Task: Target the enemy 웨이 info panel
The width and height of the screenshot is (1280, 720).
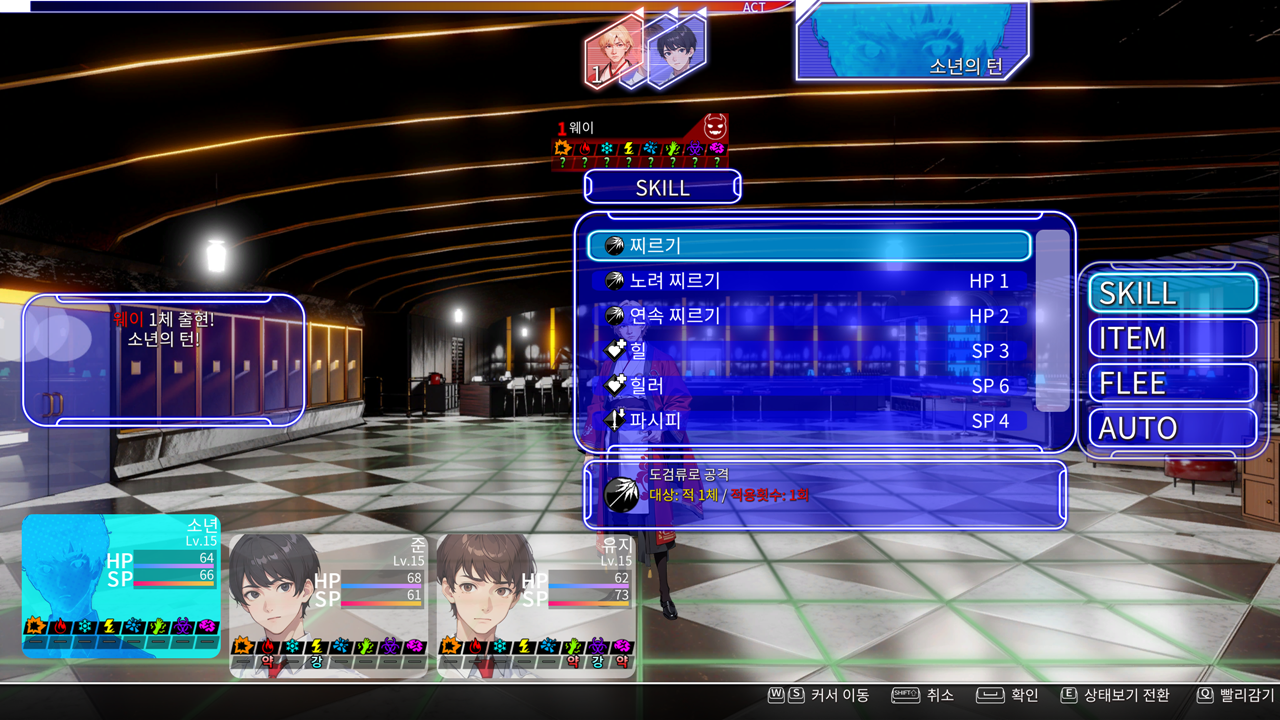Action: [x=640, y=142]
